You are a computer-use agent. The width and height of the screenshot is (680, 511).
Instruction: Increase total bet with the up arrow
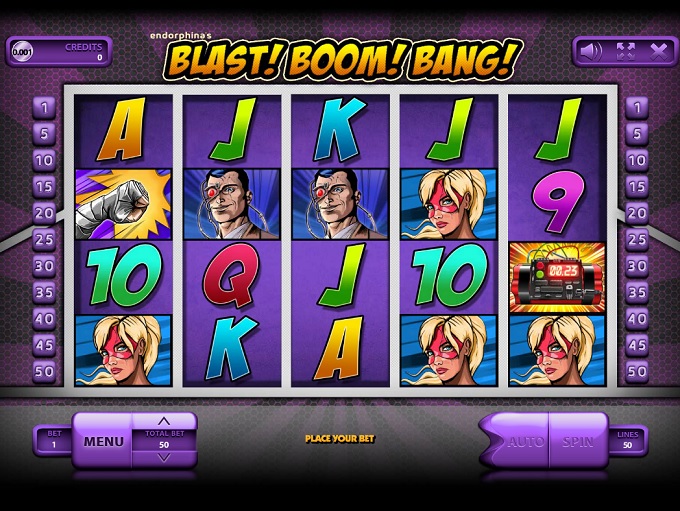click(164, 420)
